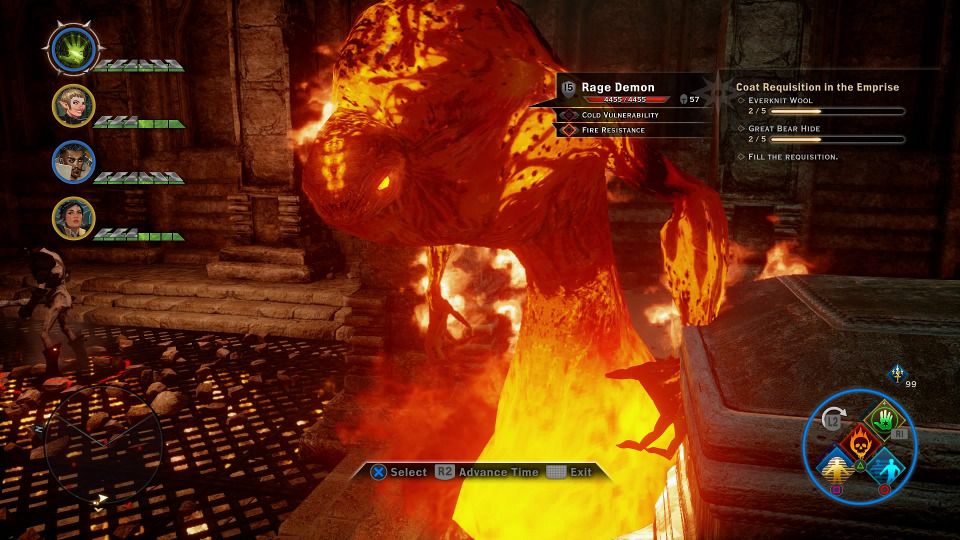Switch to the blonde elf party member
Screen dimensions: 960x540
coord(74,105)
